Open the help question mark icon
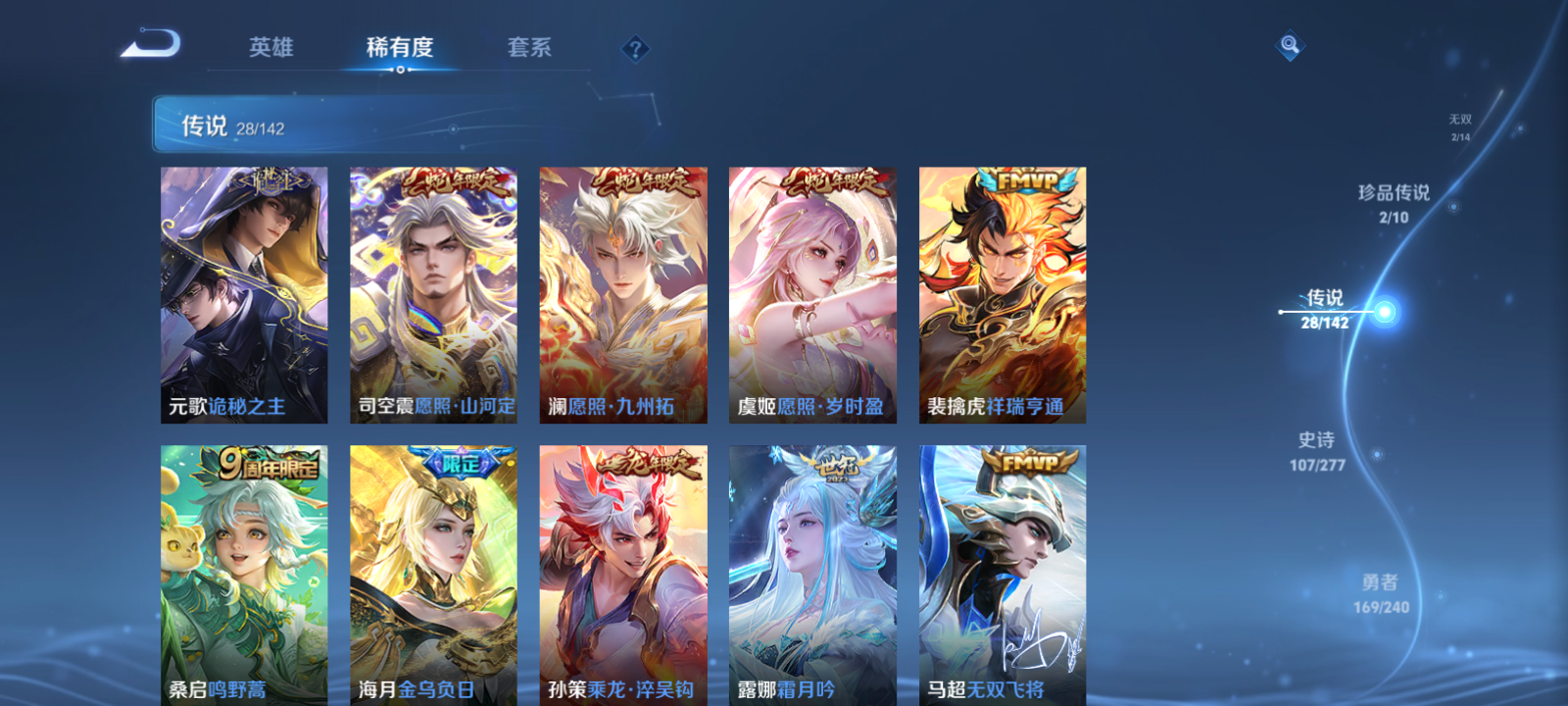The height and width of the screenshot is (706, 1568). [636, 46]
